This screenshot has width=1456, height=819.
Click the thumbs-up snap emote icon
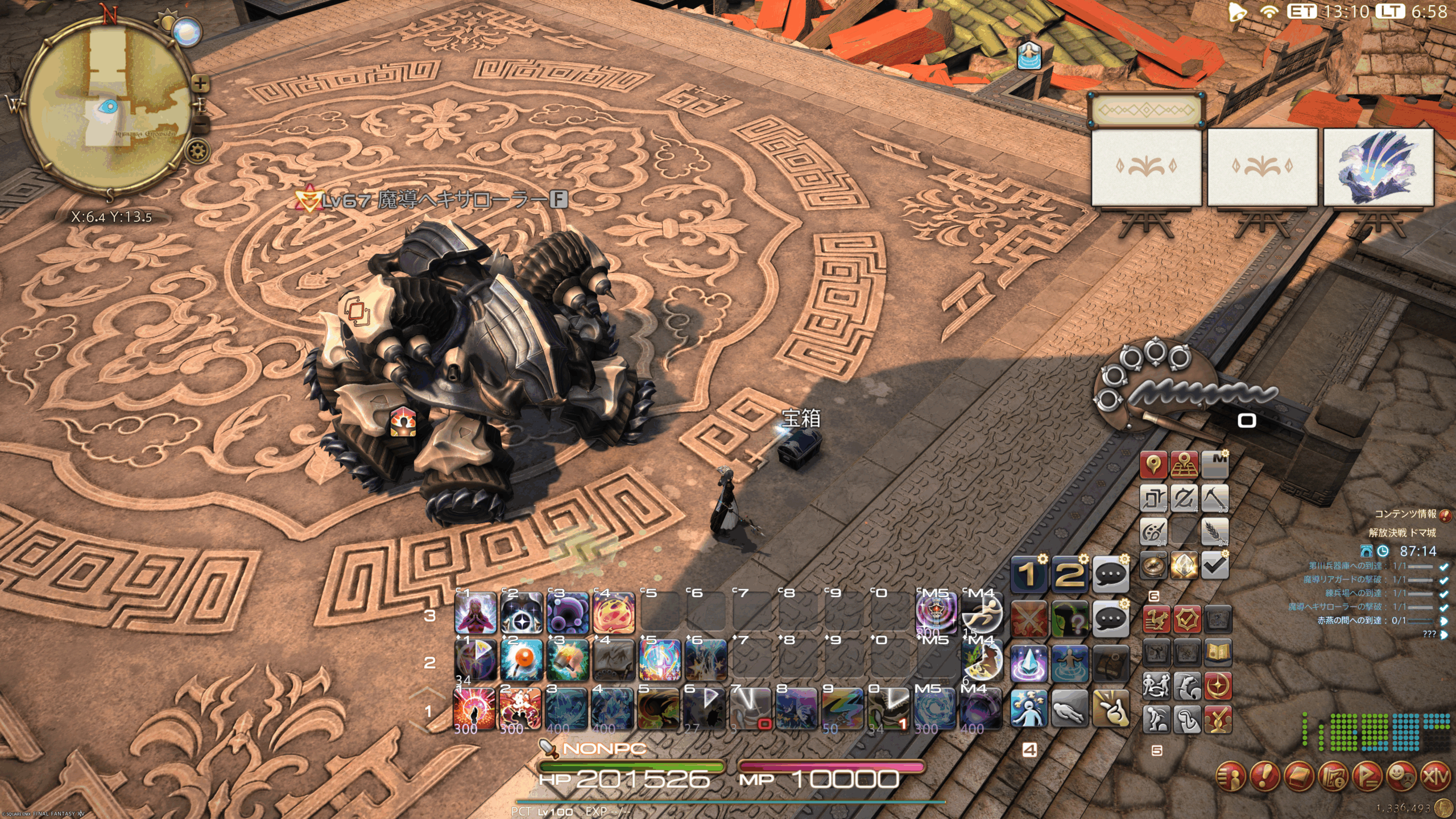(1110, 709)
